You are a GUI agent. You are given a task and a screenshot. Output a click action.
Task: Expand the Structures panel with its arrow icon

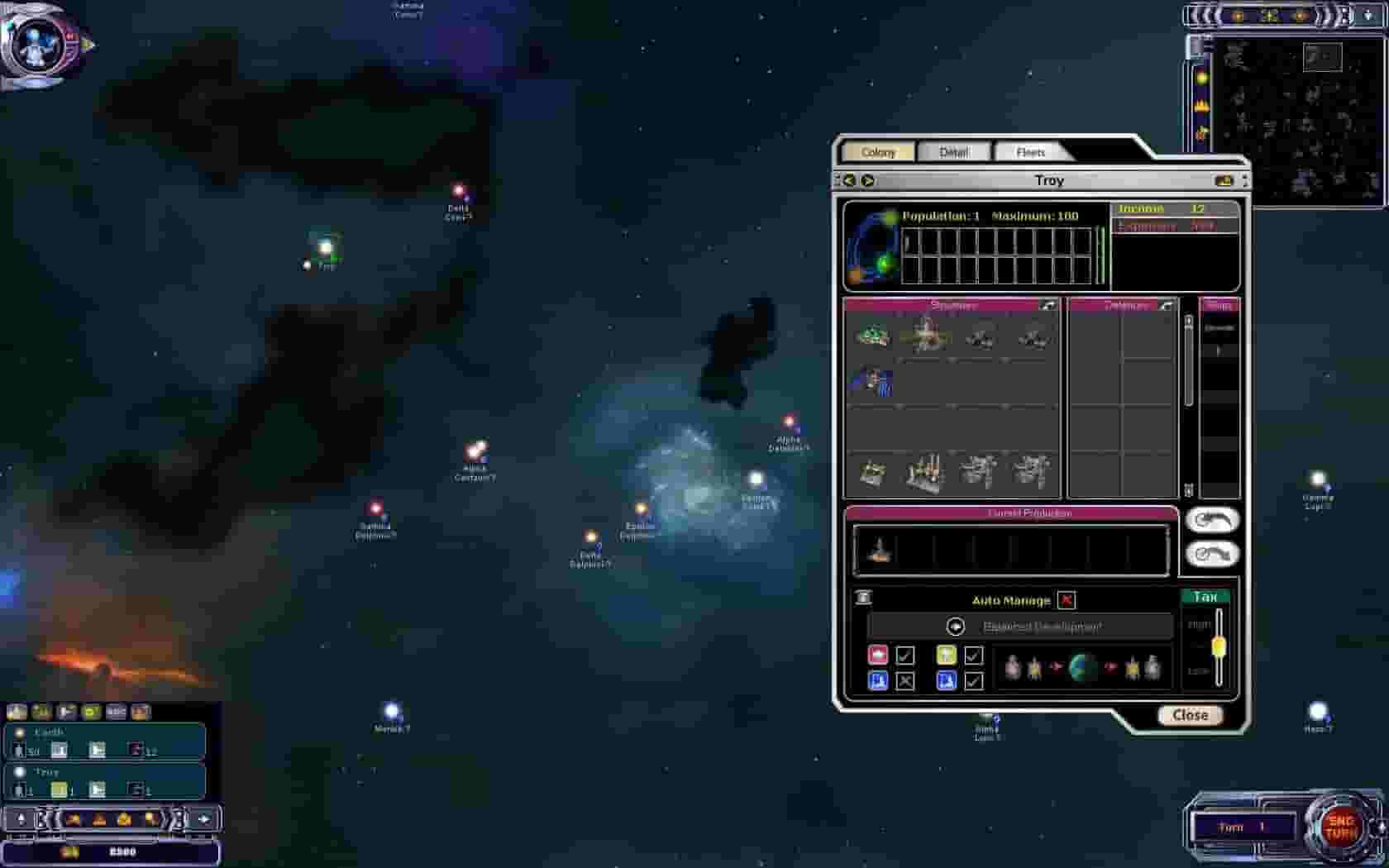pos(1047,304)
